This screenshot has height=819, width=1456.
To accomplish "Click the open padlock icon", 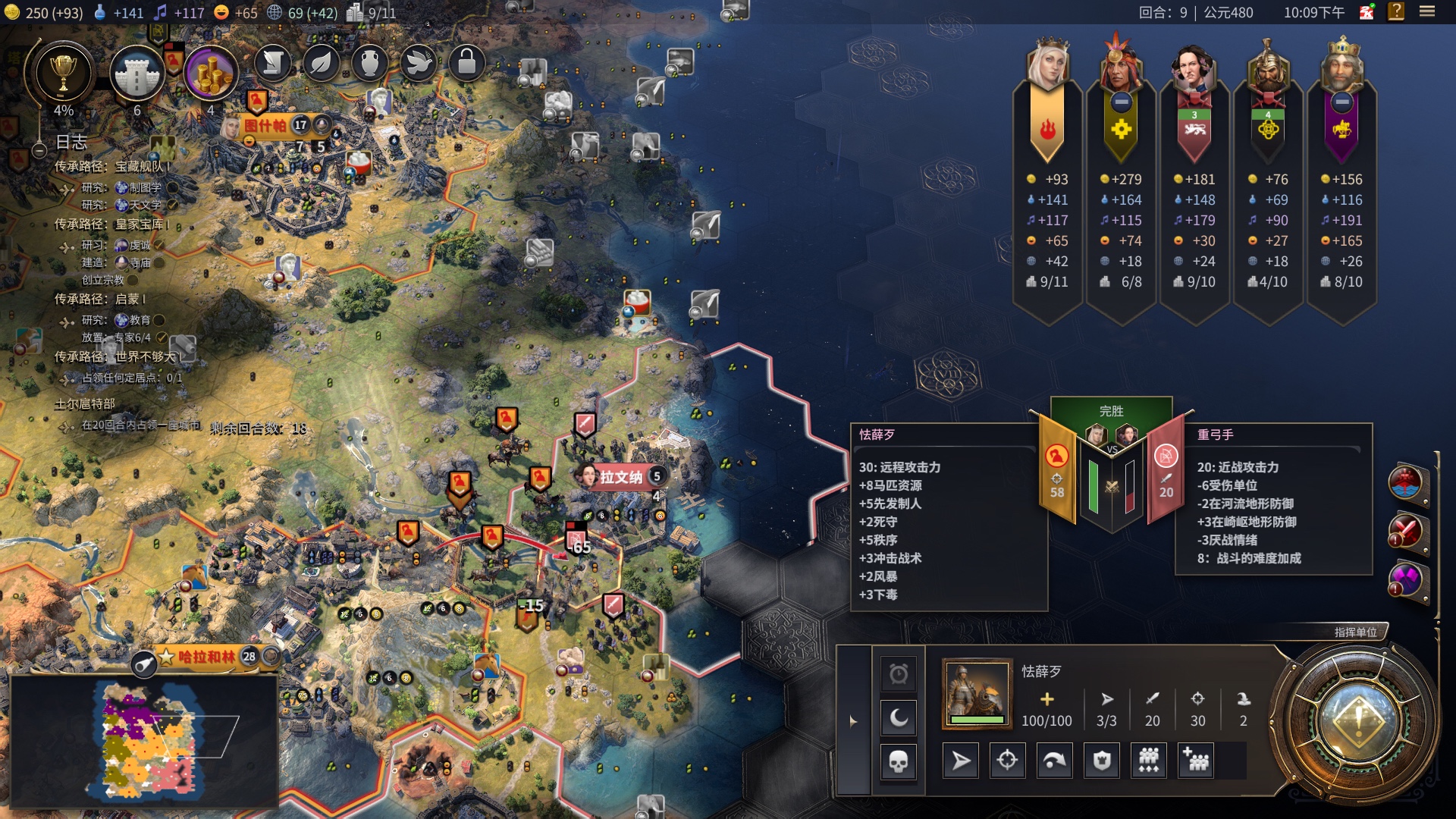I will 467,63.
